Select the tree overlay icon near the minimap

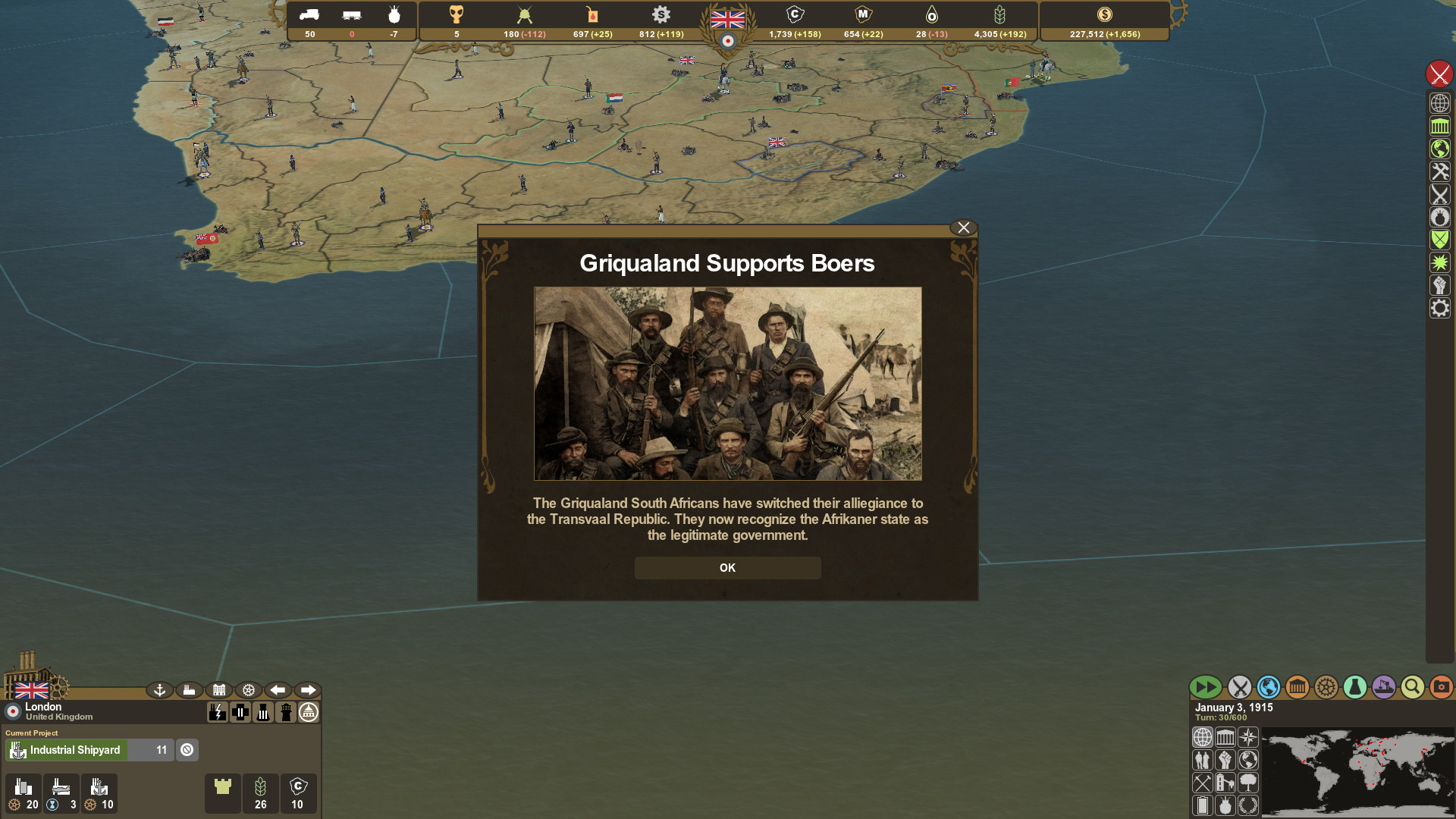coord(1250,783)
